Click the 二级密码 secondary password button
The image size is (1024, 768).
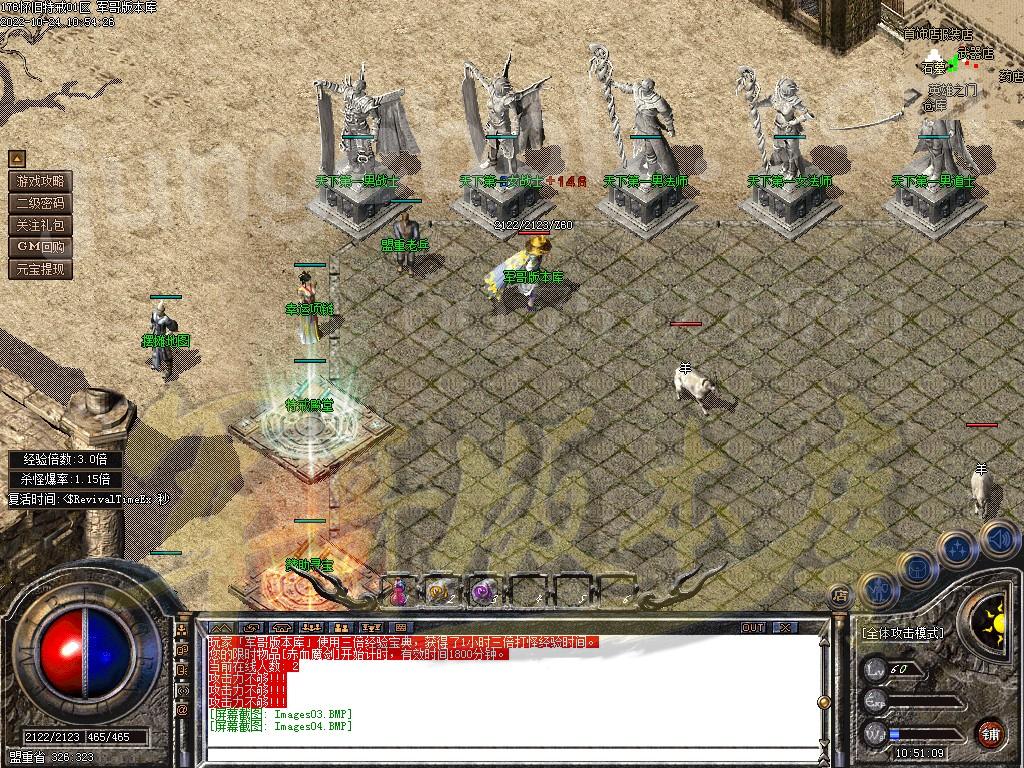pos(40,203)
